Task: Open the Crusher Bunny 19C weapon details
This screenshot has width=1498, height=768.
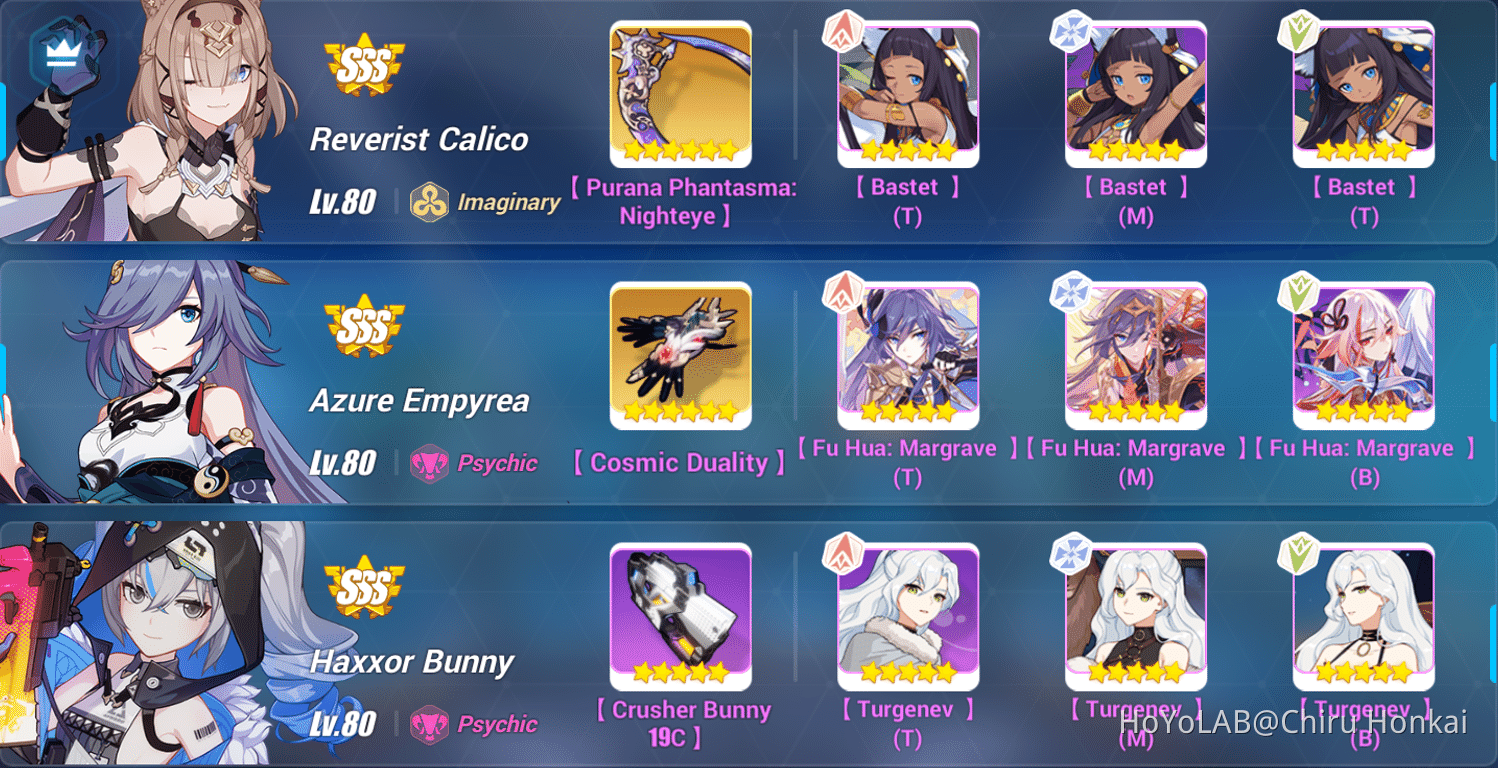Action: click(x=681, y=617)
